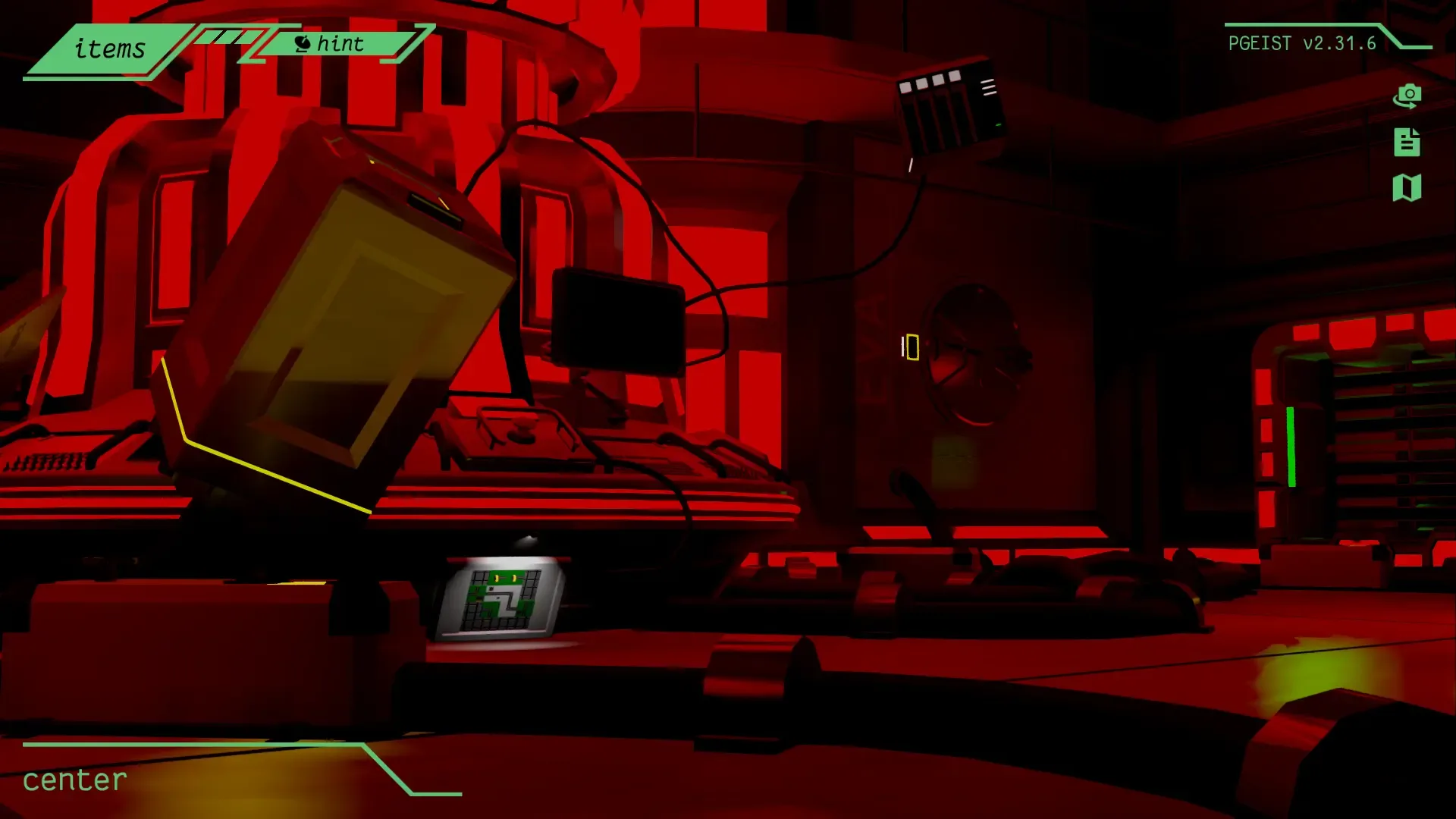Open the map icon

click(1407, 188)
